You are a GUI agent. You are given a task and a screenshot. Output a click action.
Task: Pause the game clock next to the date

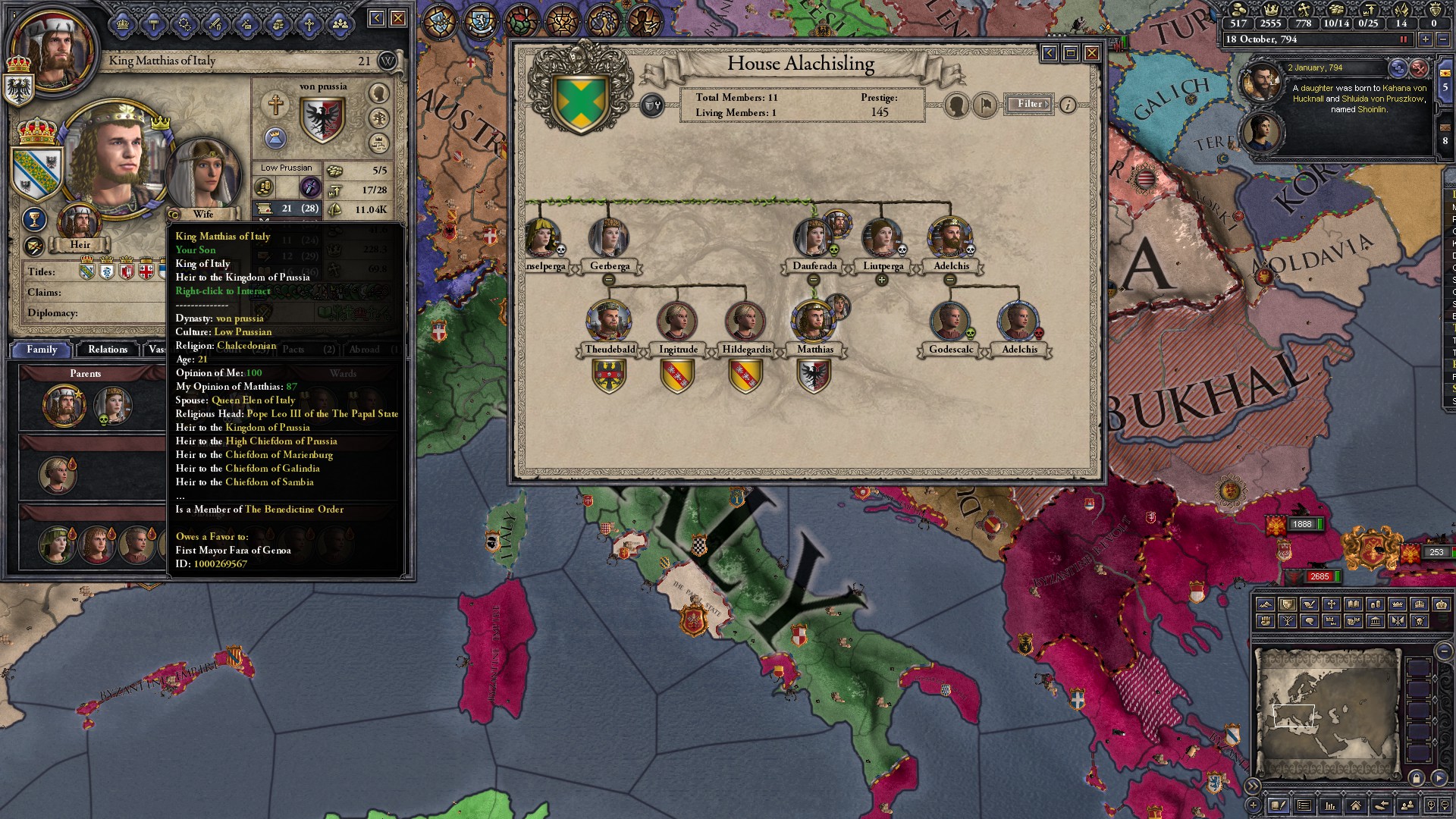pos(1404,40)
